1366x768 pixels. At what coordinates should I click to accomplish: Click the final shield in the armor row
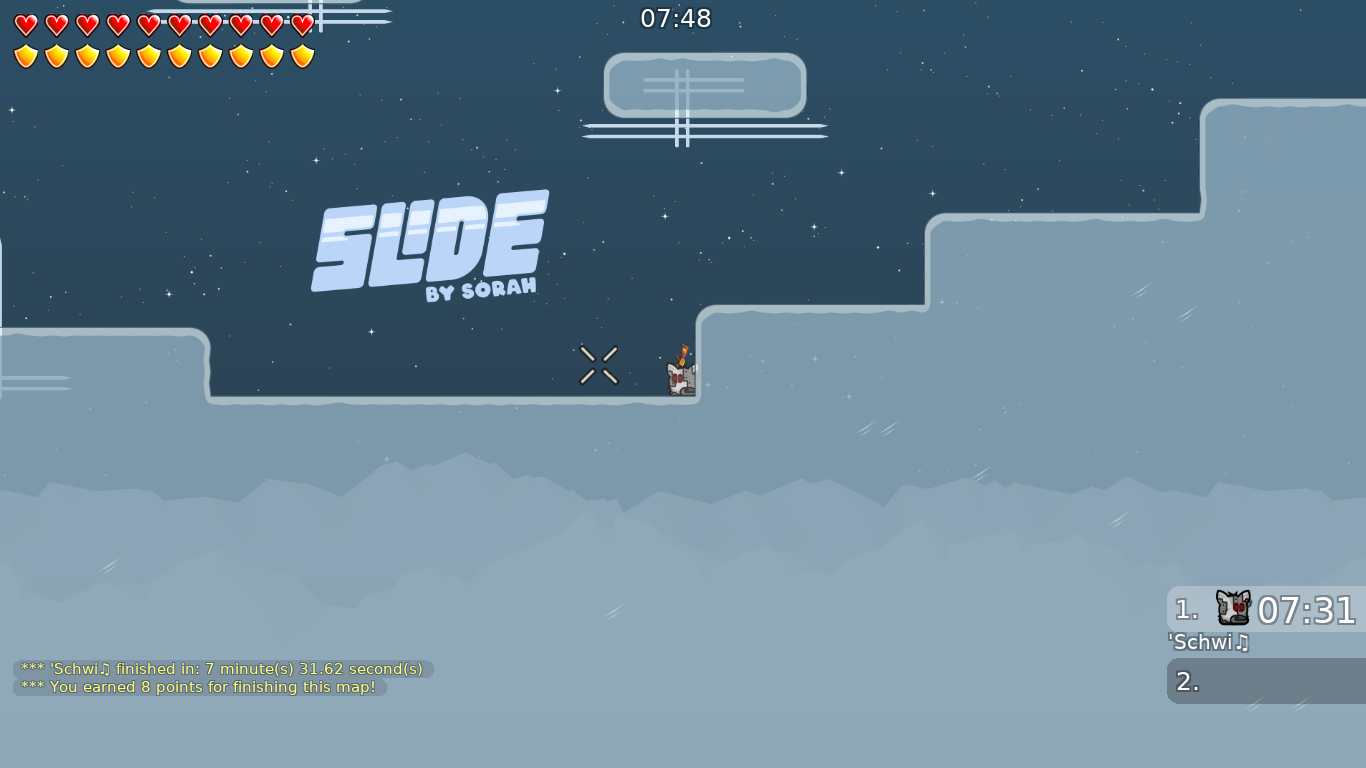point(302,55)
